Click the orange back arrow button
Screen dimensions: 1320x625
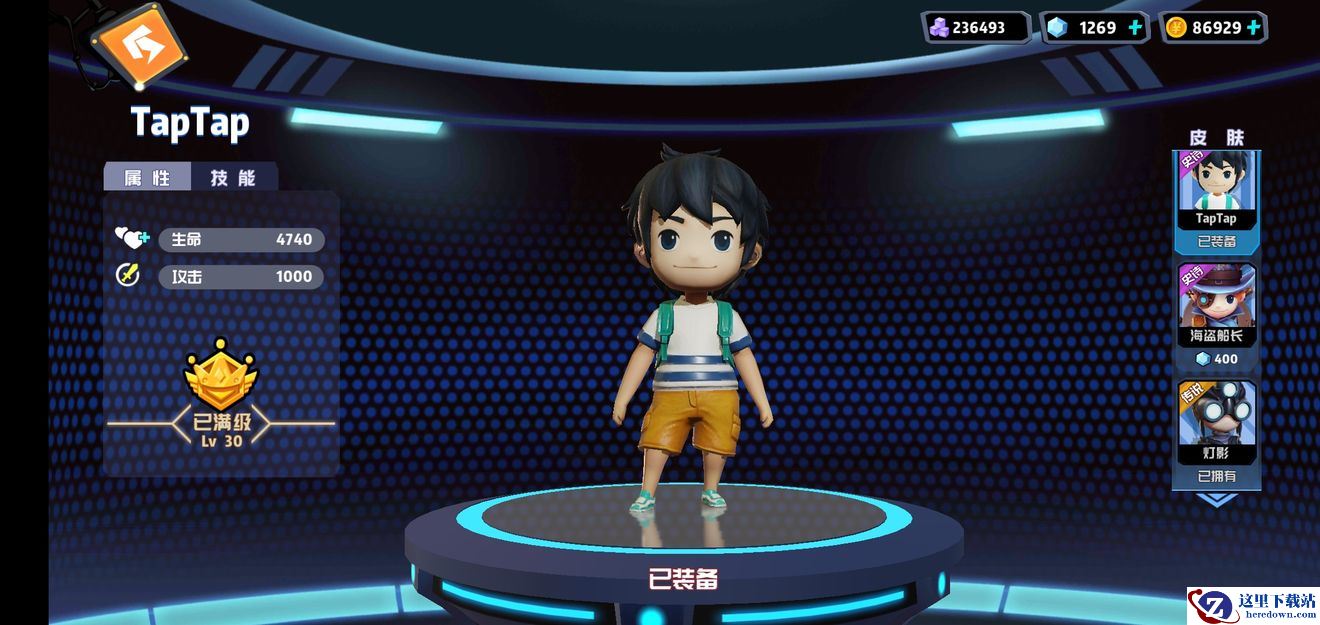pyautogui.click(x=140, y=42)
